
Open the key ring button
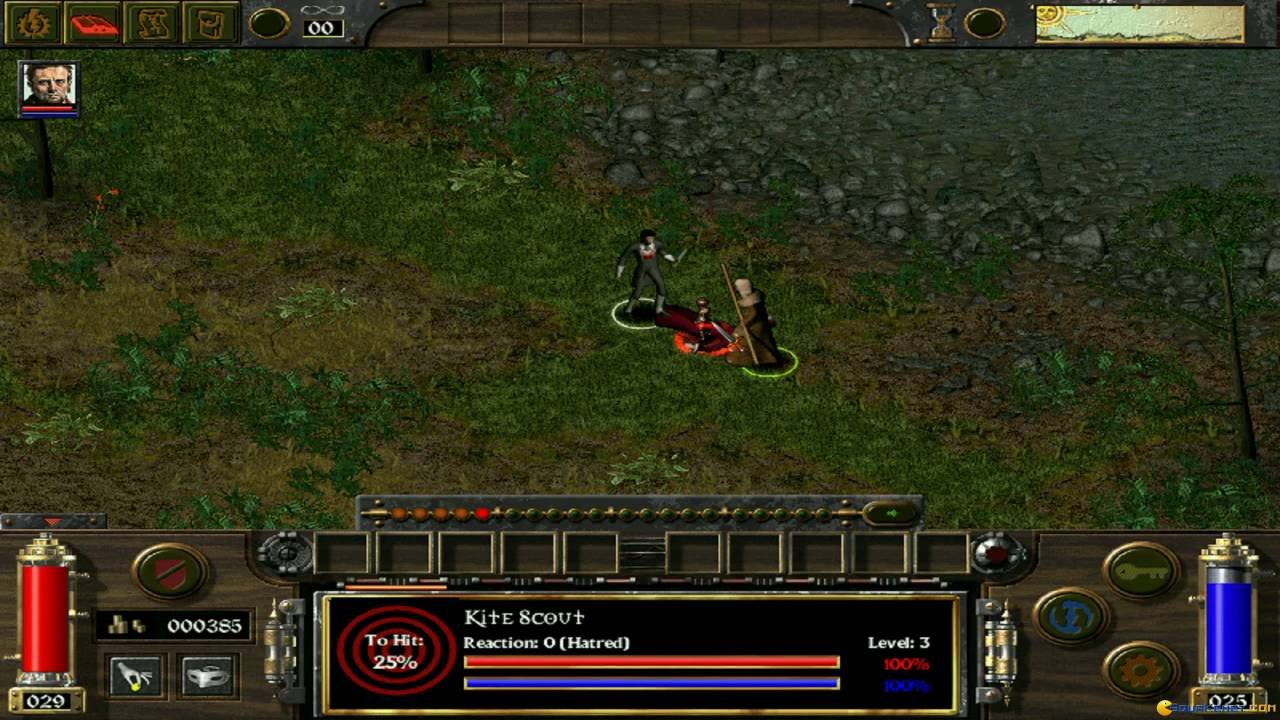click(x=1141, y=571)
